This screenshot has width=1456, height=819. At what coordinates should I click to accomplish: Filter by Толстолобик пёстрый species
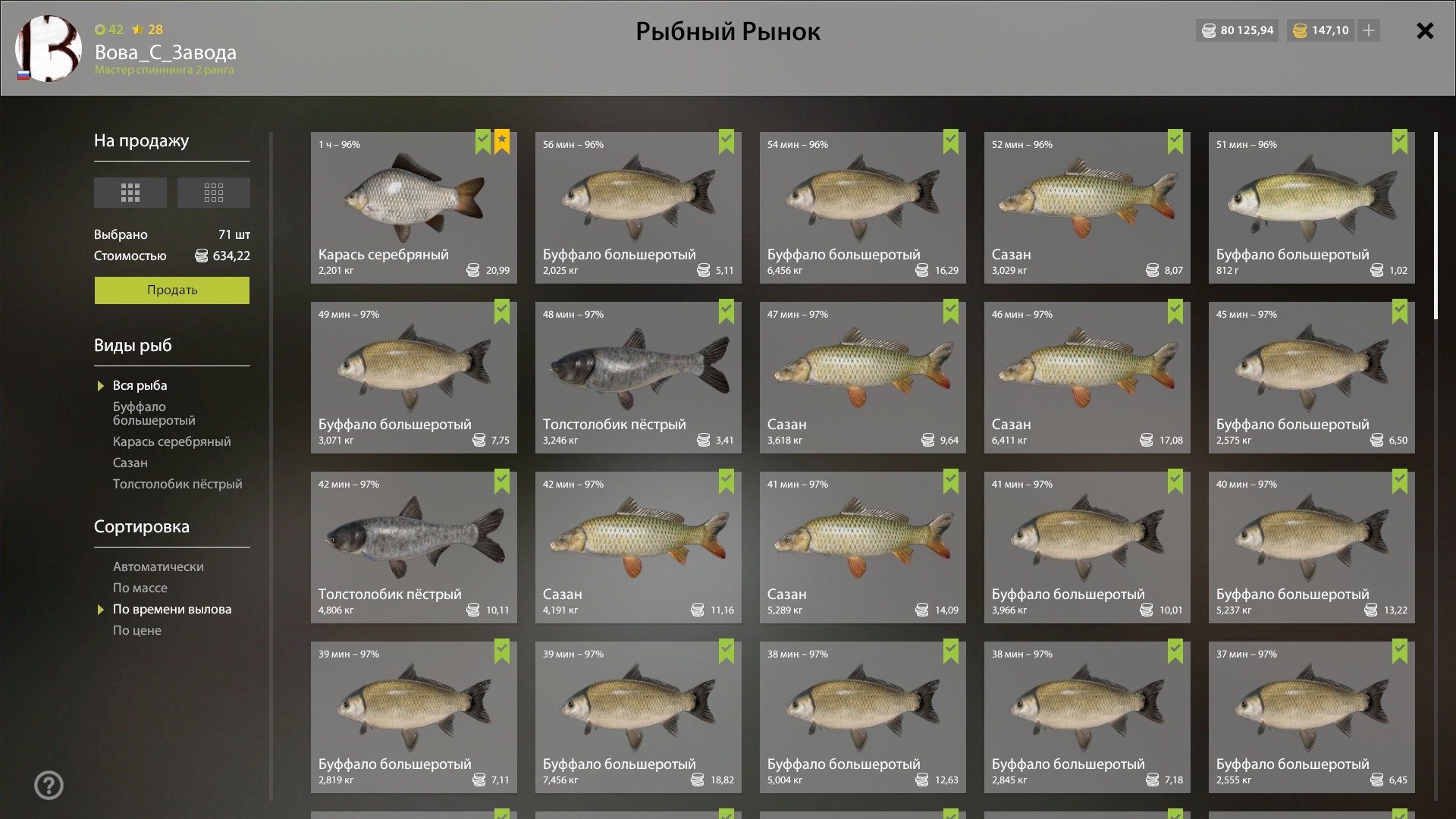pos(177,484)
